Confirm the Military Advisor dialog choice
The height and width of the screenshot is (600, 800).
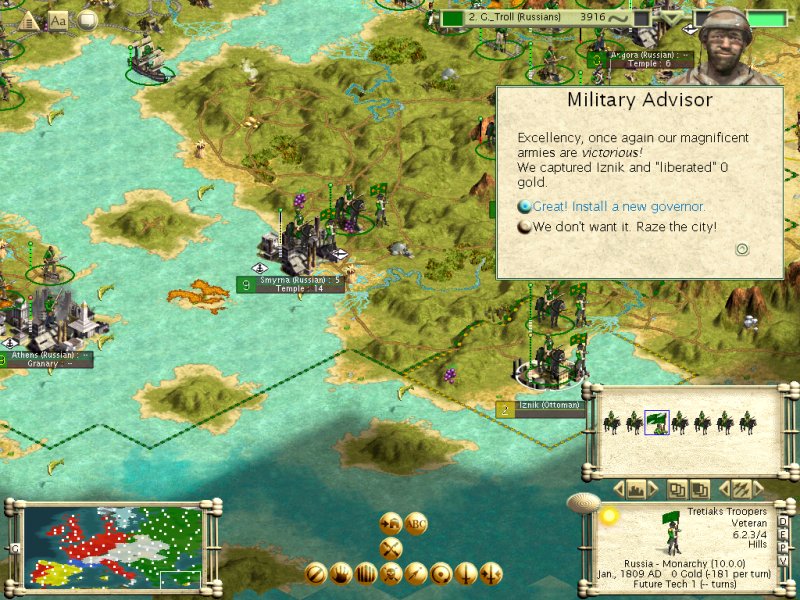[742, 249]
